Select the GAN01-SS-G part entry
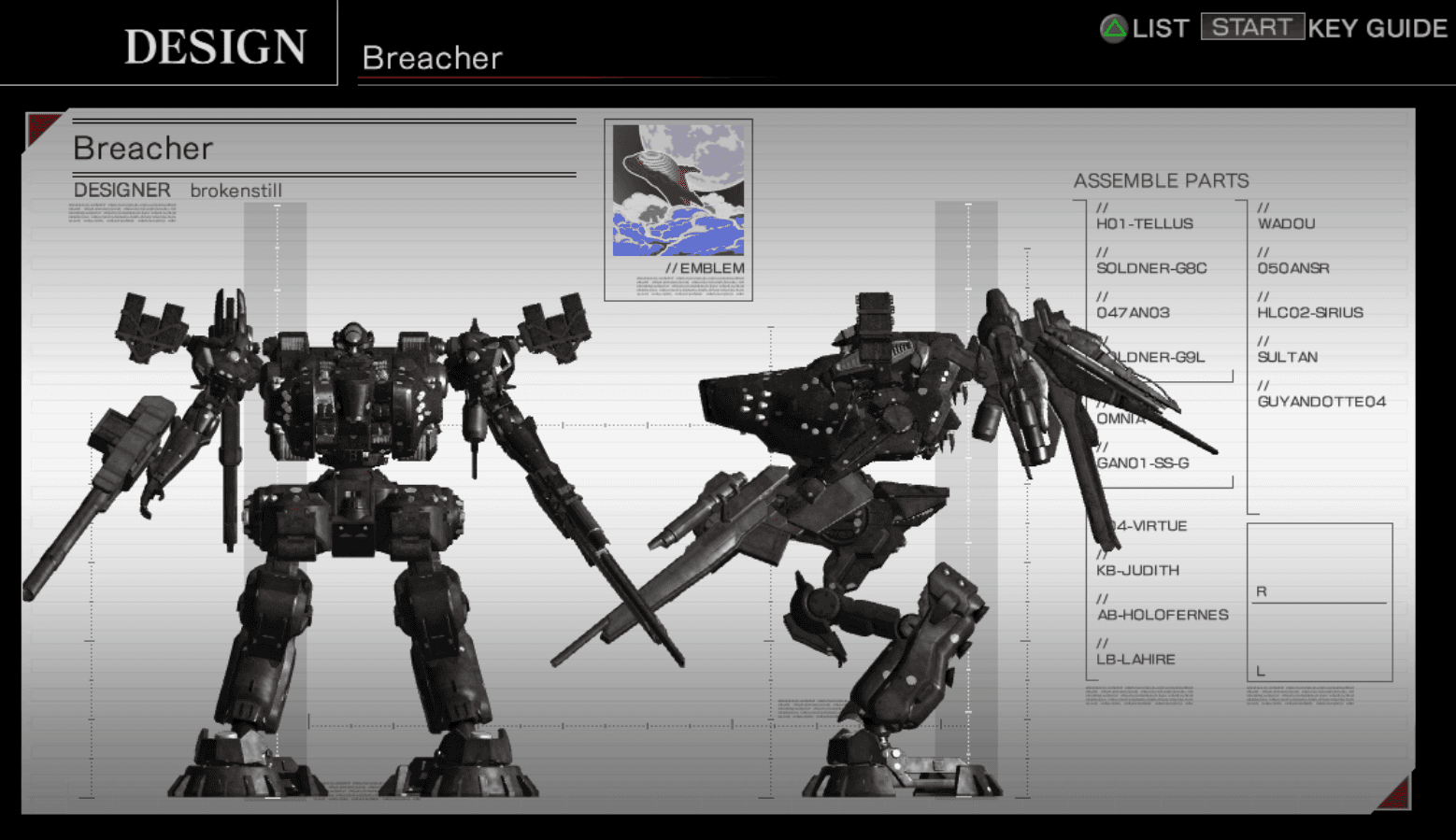Screen dimensions: 1456x840 coord(1142,463)
